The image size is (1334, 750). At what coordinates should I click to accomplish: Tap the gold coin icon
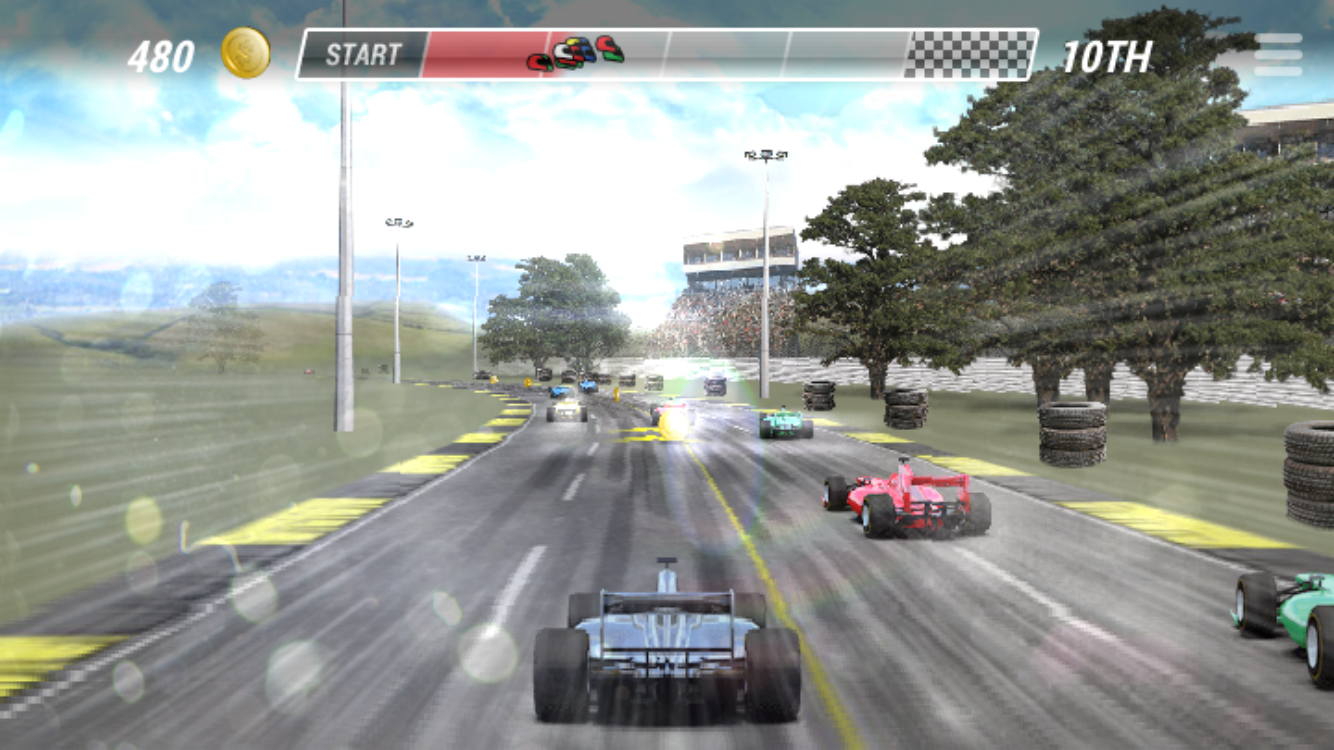(243, 52)
